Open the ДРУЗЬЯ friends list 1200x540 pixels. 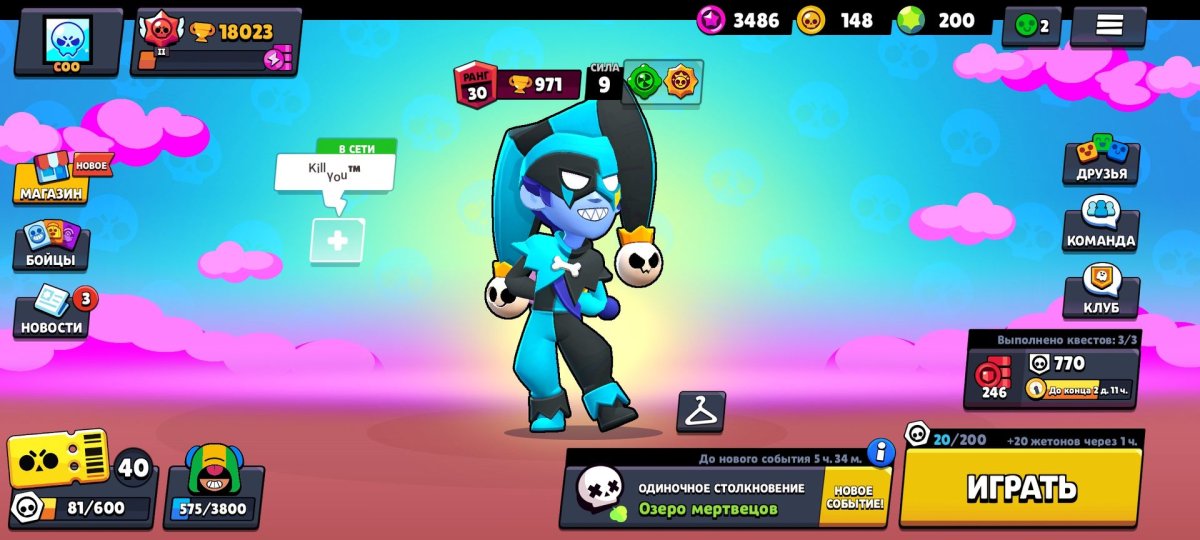pyautogui.click(x=1101, y=160)
